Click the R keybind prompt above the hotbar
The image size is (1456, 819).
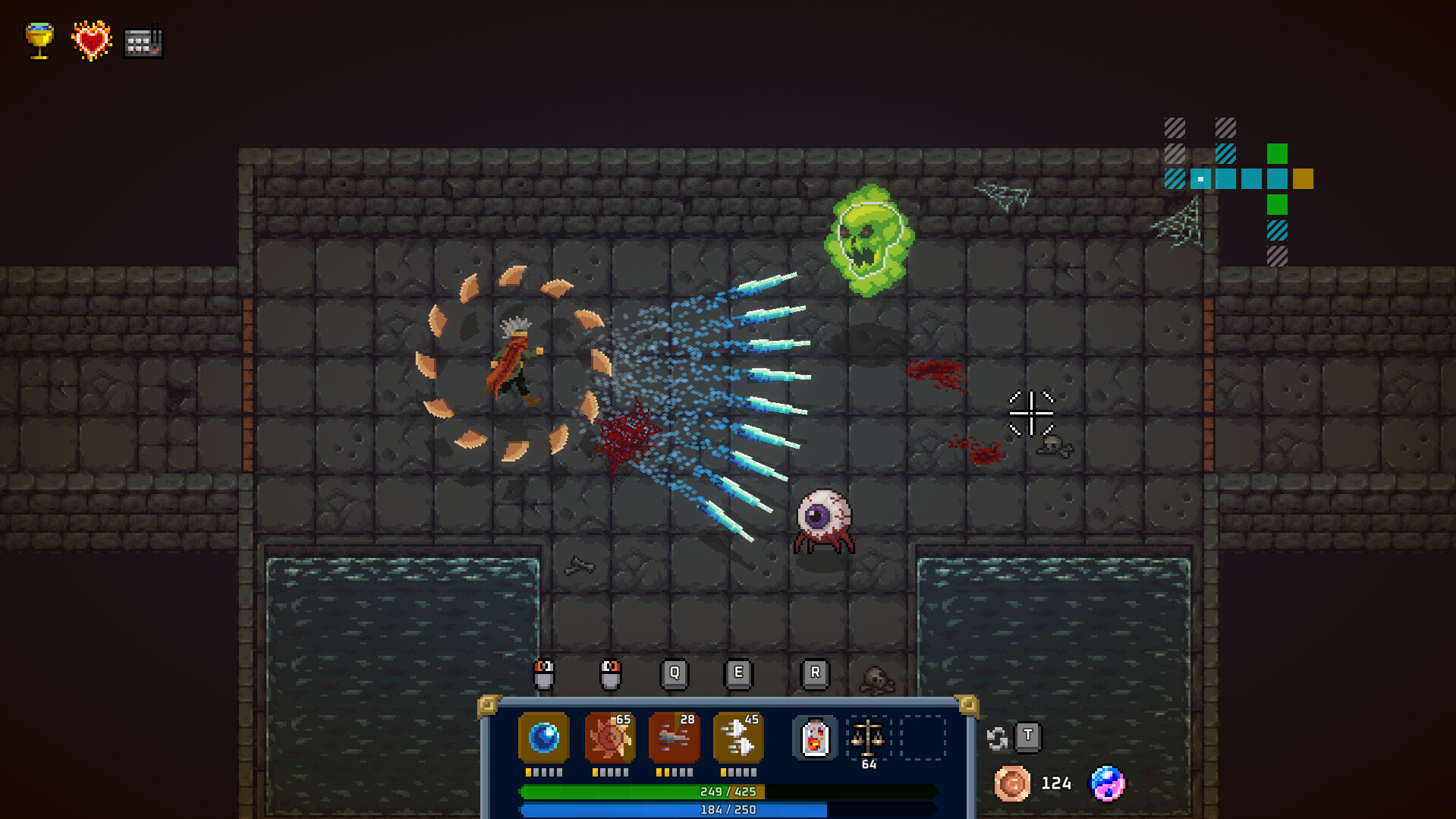click(815, 673)
